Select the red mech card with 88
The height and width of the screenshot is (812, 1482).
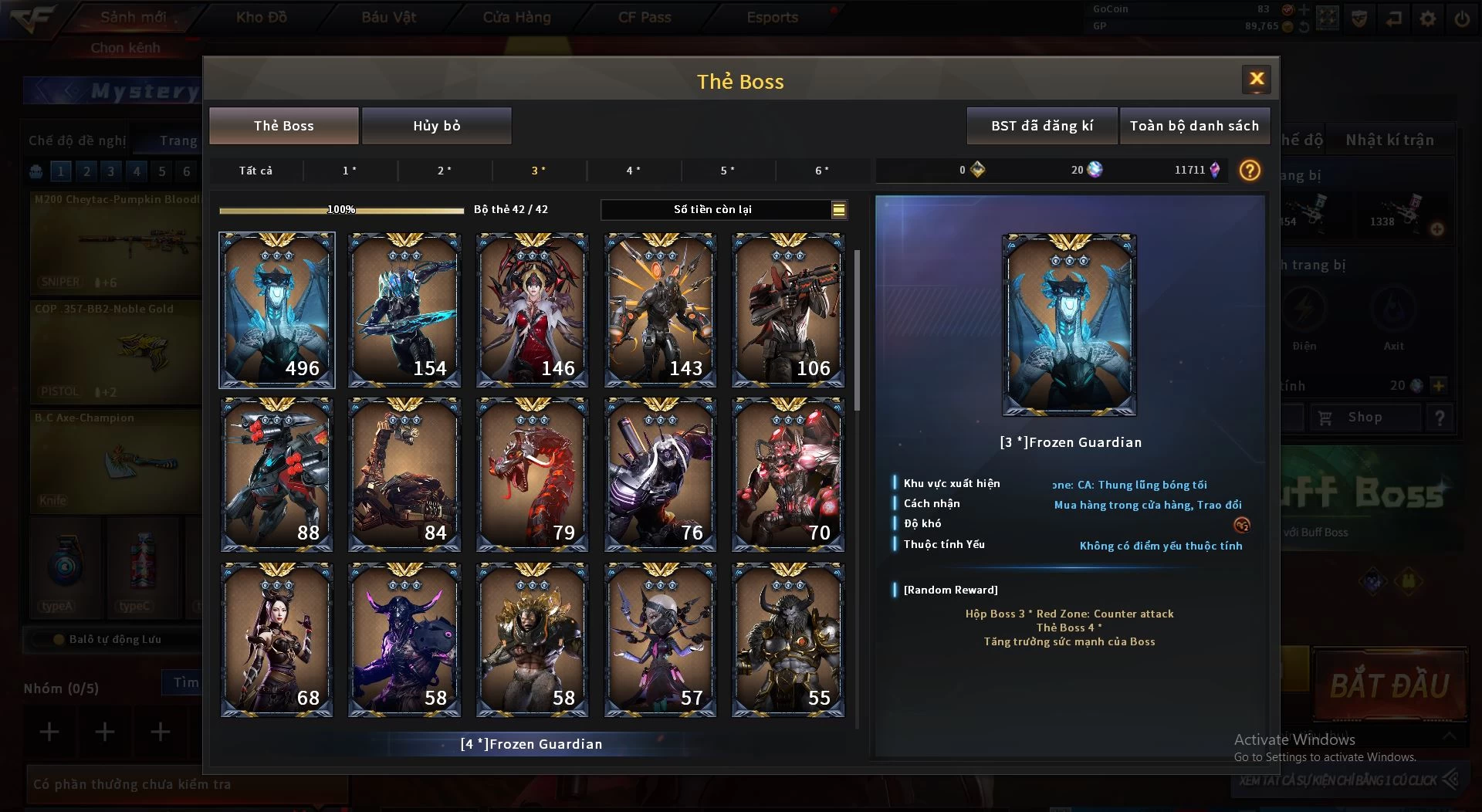[277, 474]
